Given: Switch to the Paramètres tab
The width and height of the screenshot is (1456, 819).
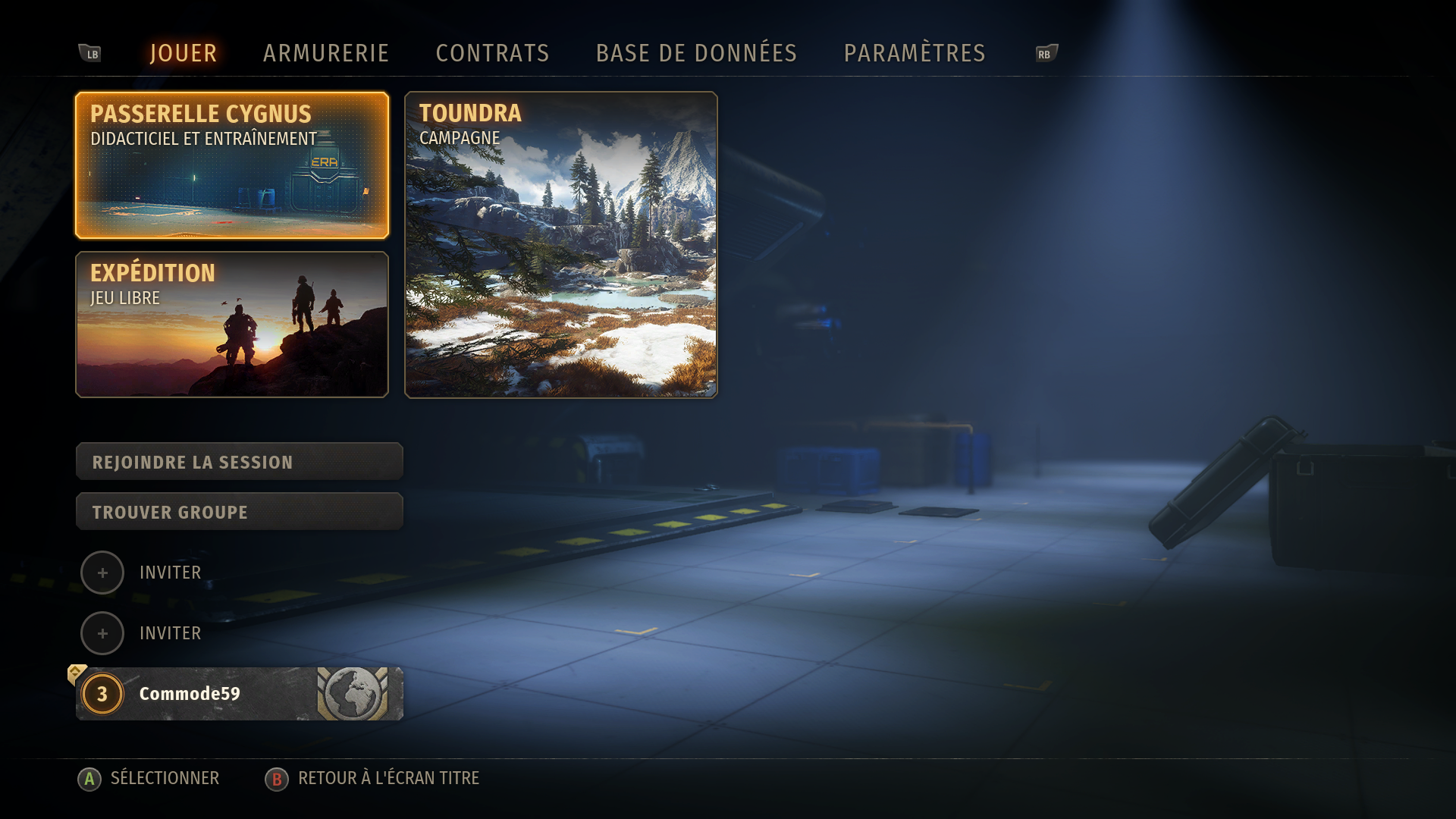Looking at the screenshot, I should pyautogui.click(x=915, y=53).
